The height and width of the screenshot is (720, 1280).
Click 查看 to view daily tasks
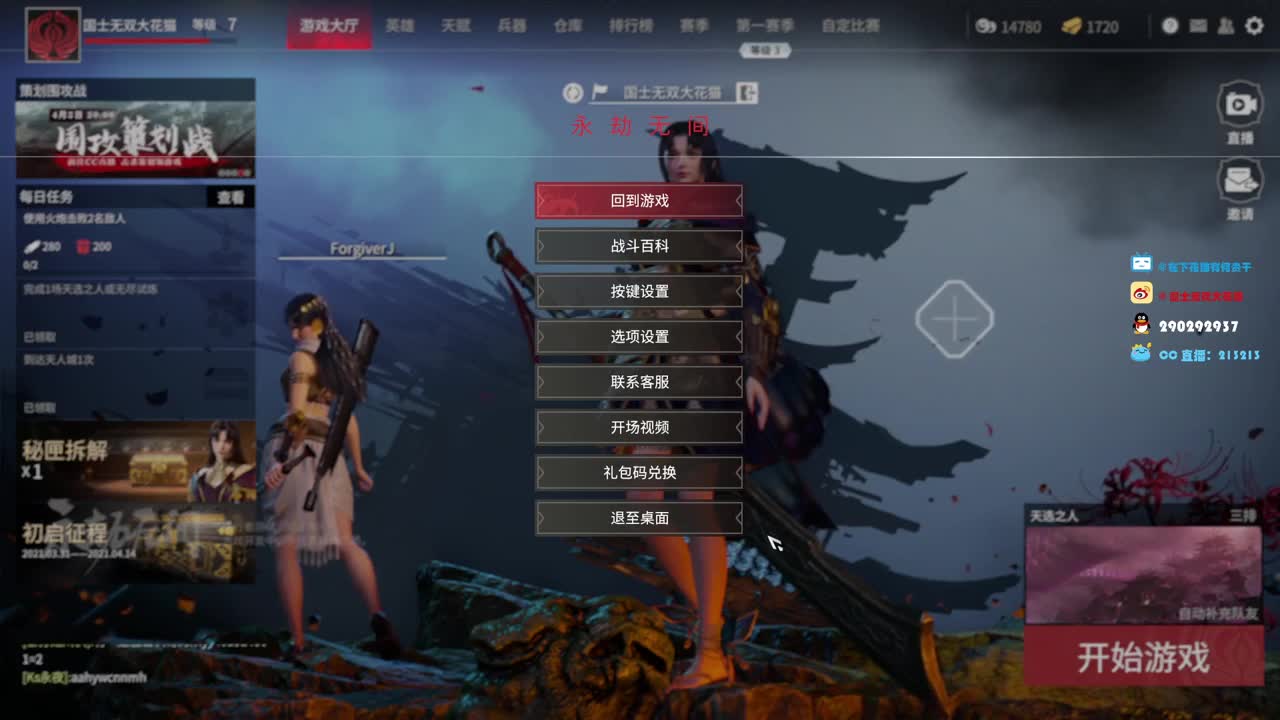pos(230,198)
